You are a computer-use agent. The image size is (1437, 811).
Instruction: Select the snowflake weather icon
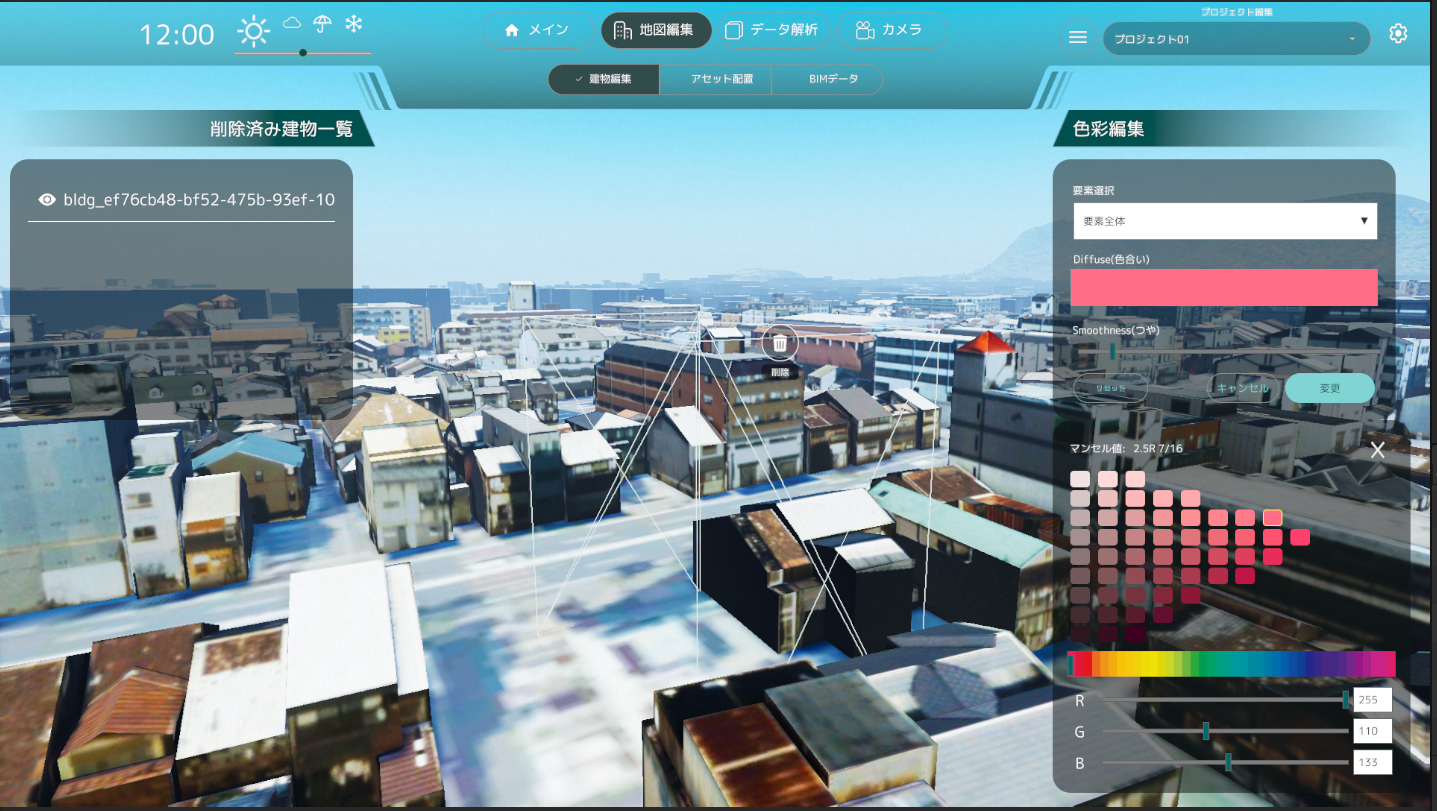[353, 24]
